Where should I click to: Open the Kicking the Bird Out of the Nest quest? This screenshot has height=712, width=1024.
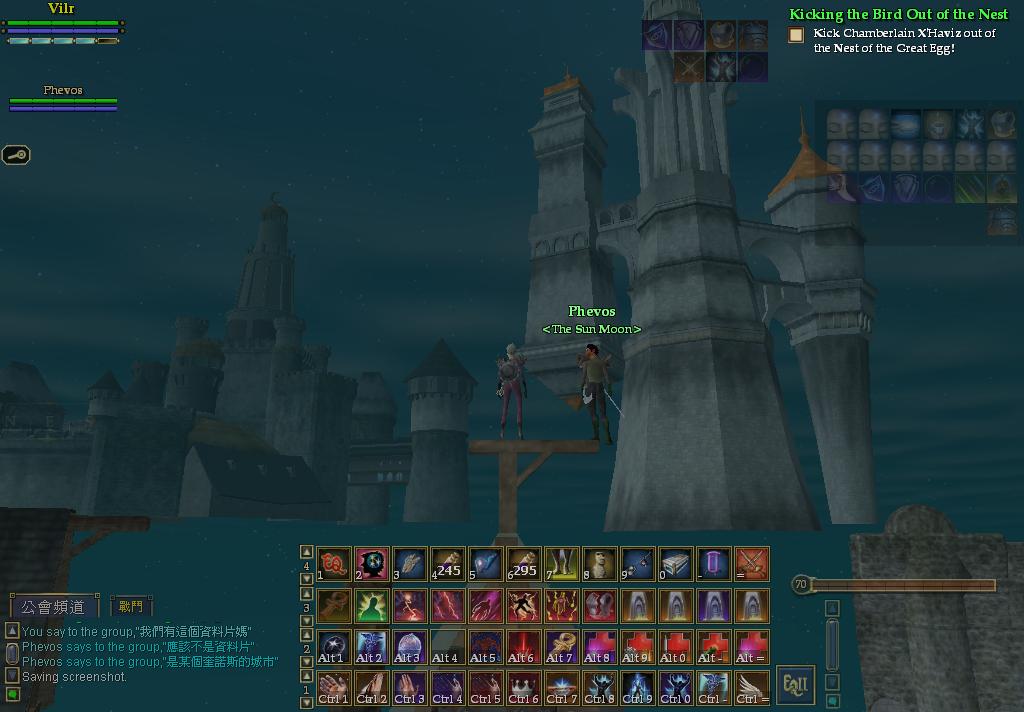[x=898, y=14]
